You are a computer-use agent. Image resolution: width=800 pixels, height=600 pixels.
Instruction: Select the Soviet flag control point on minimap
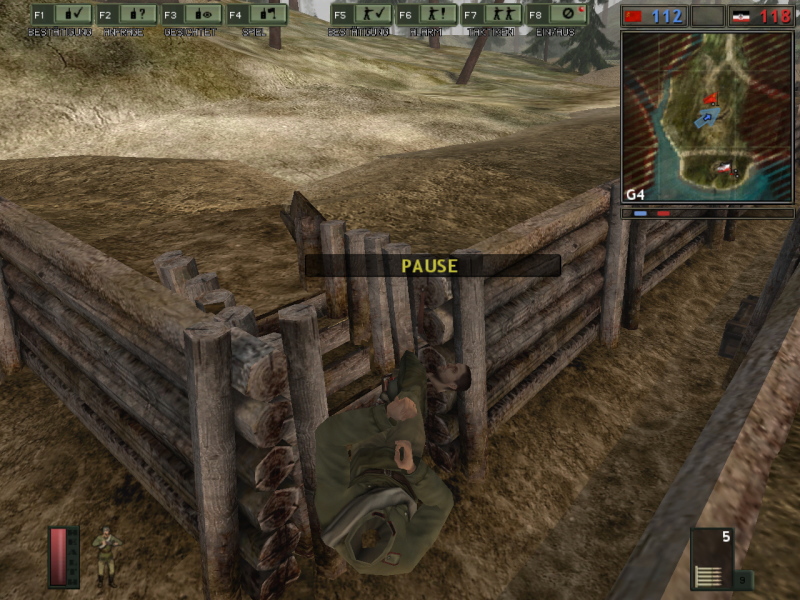711,98
